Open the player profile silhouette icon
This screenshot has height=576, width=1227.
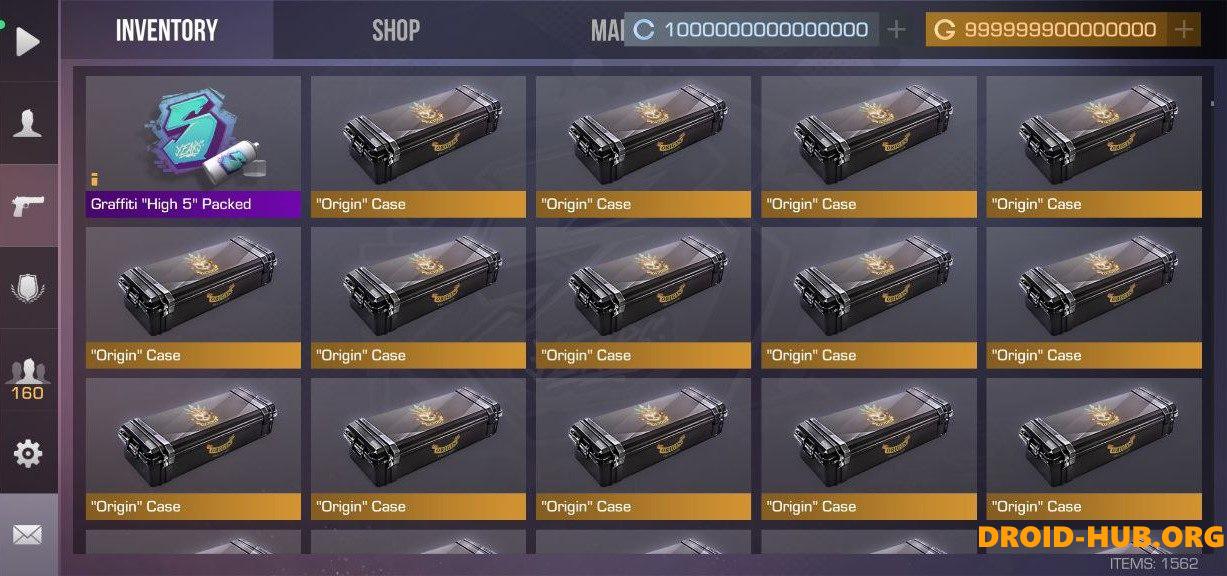pos(28,123)
